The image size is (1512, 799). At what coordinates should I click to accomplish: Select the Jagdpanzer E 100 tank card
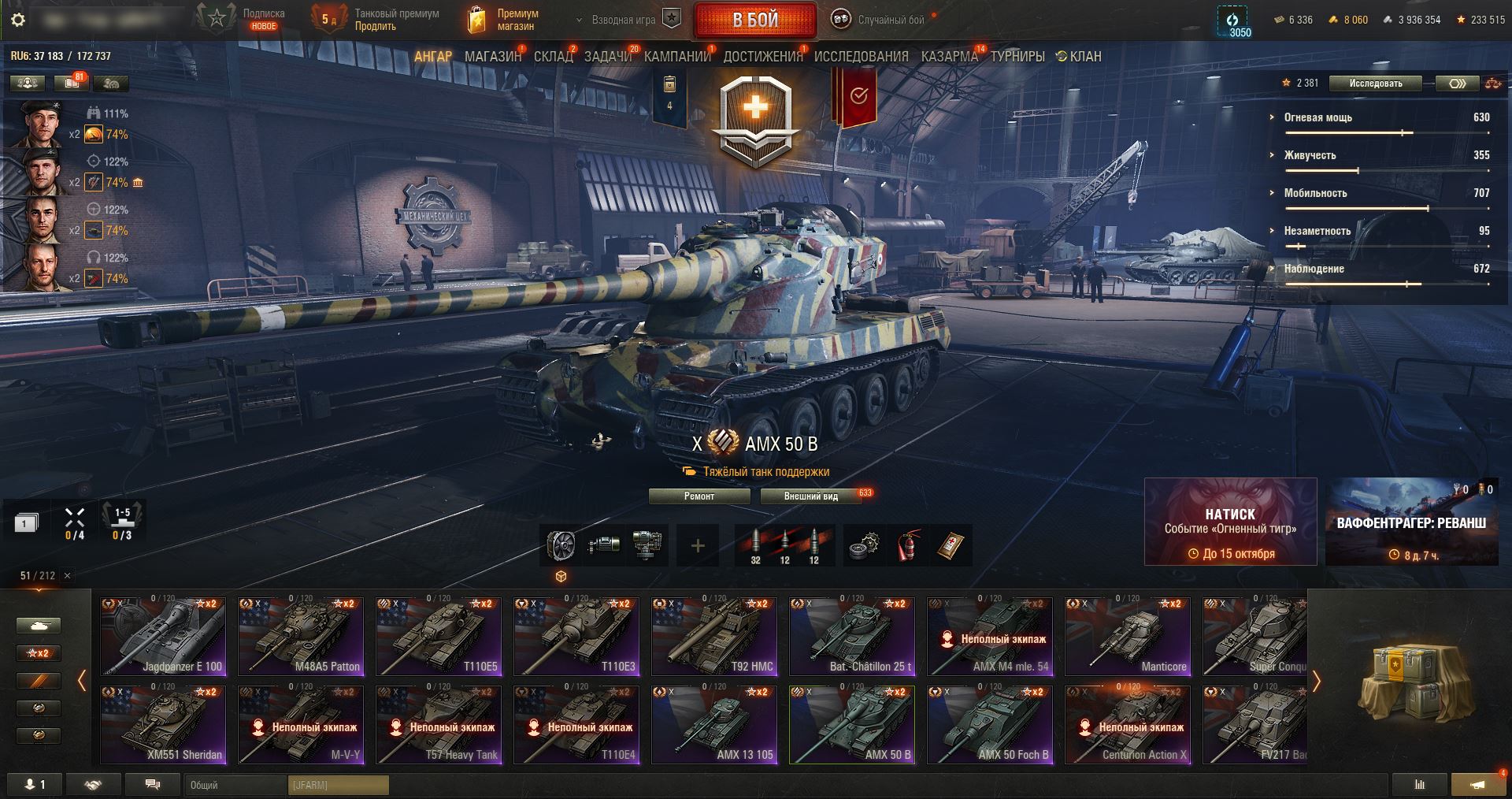163,637
